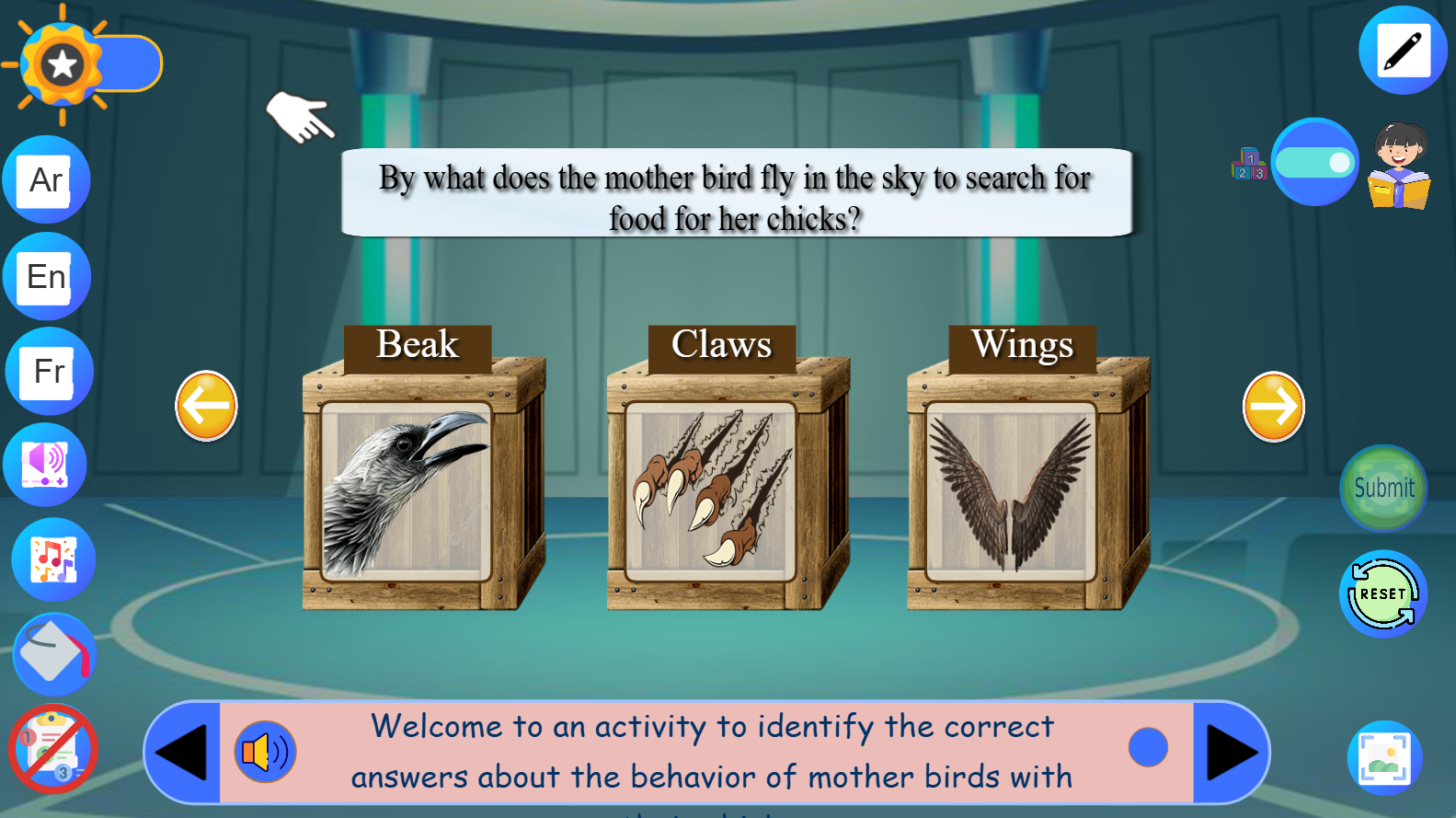Toggle the blue switch near the counting blocks
Viewport: 1456px width, 818px height.
[1315, 162]
